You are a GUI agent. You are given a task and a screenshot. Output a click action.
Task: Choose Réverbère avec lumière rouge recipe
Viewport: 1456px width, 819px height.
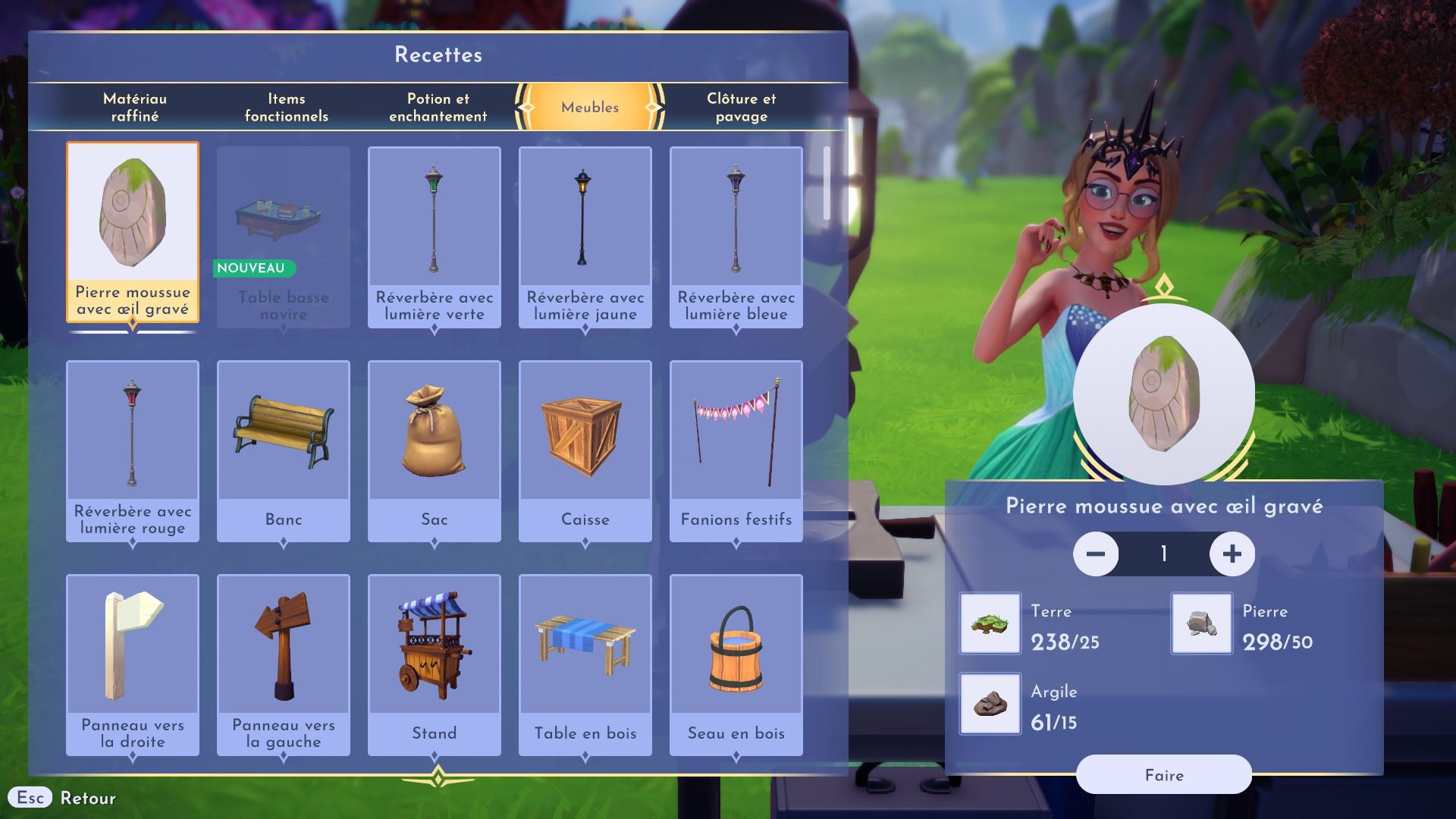pos(133,450)
